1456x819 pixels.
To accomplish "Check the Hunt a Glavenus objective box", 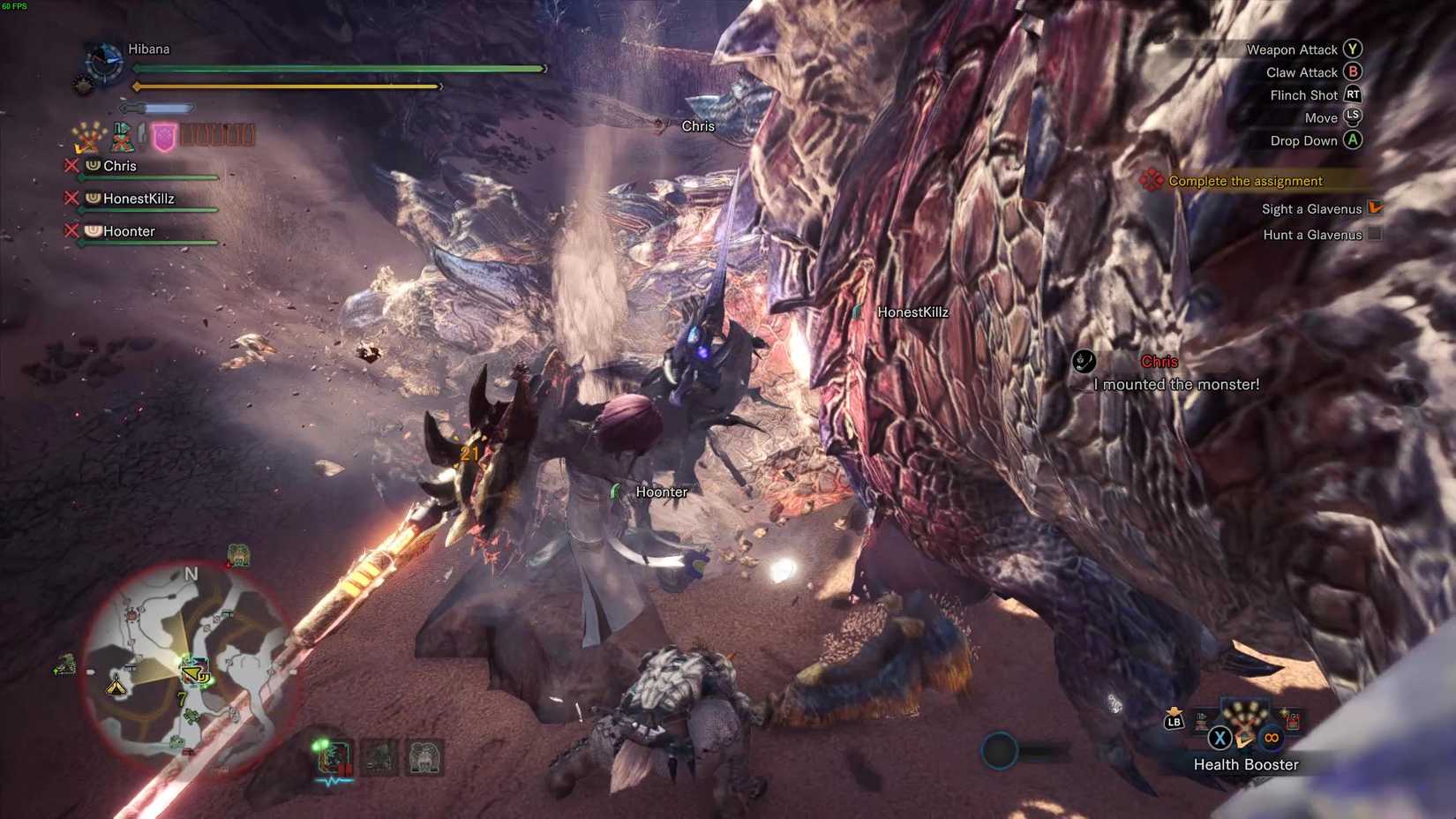I will [x=1374, y=235].
